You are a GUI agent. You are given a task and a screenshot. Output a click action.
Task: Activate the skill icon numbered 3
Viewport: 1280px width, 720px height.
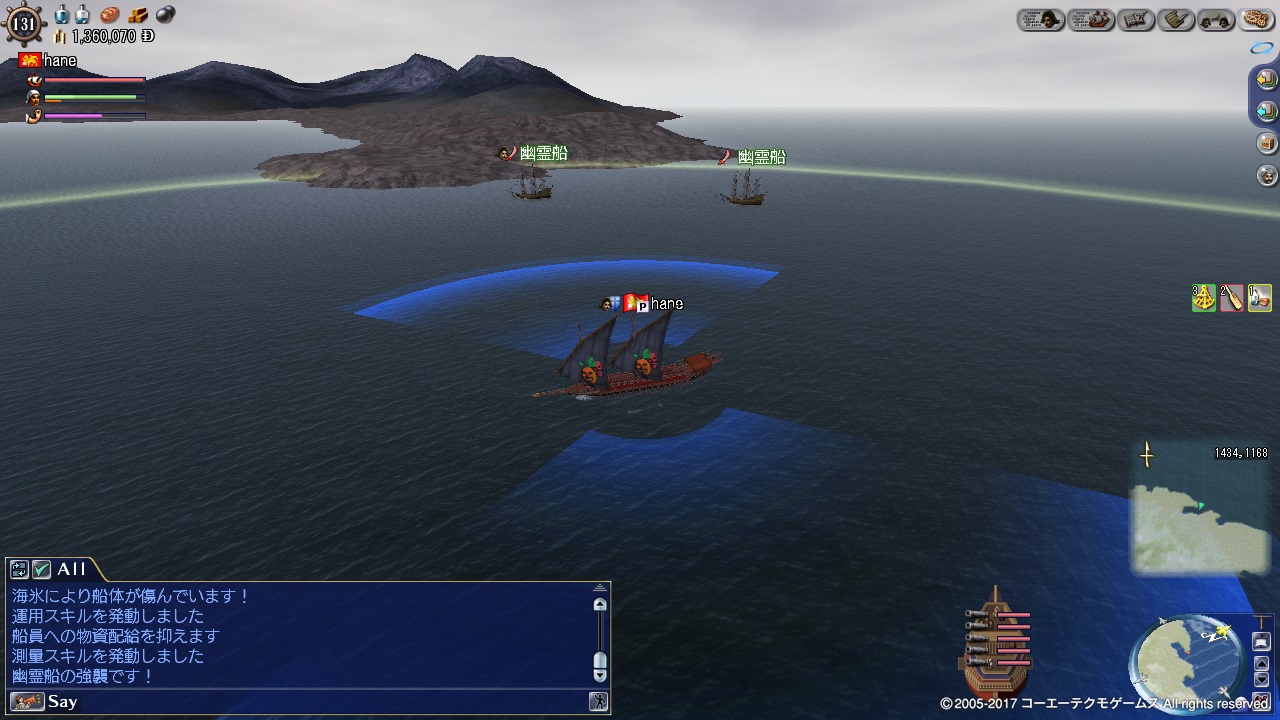(1204, 298)
